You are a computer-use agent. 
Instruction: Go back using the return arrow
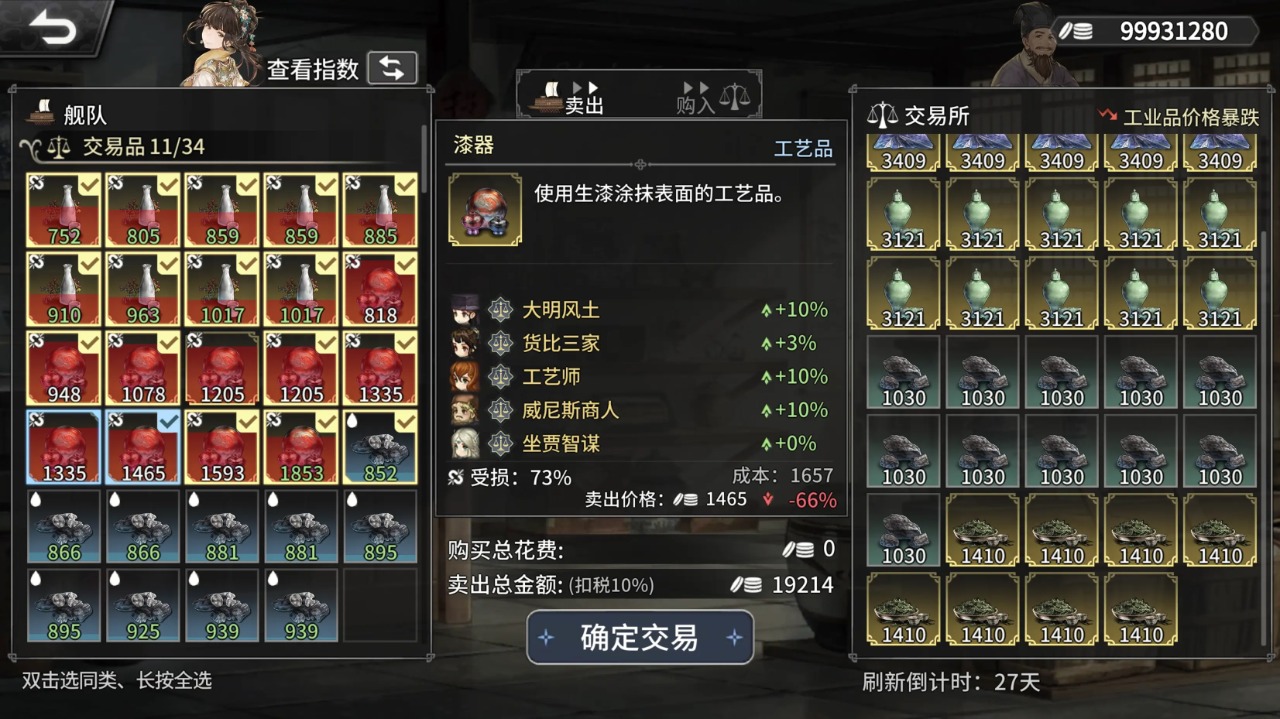coord(52,29)
